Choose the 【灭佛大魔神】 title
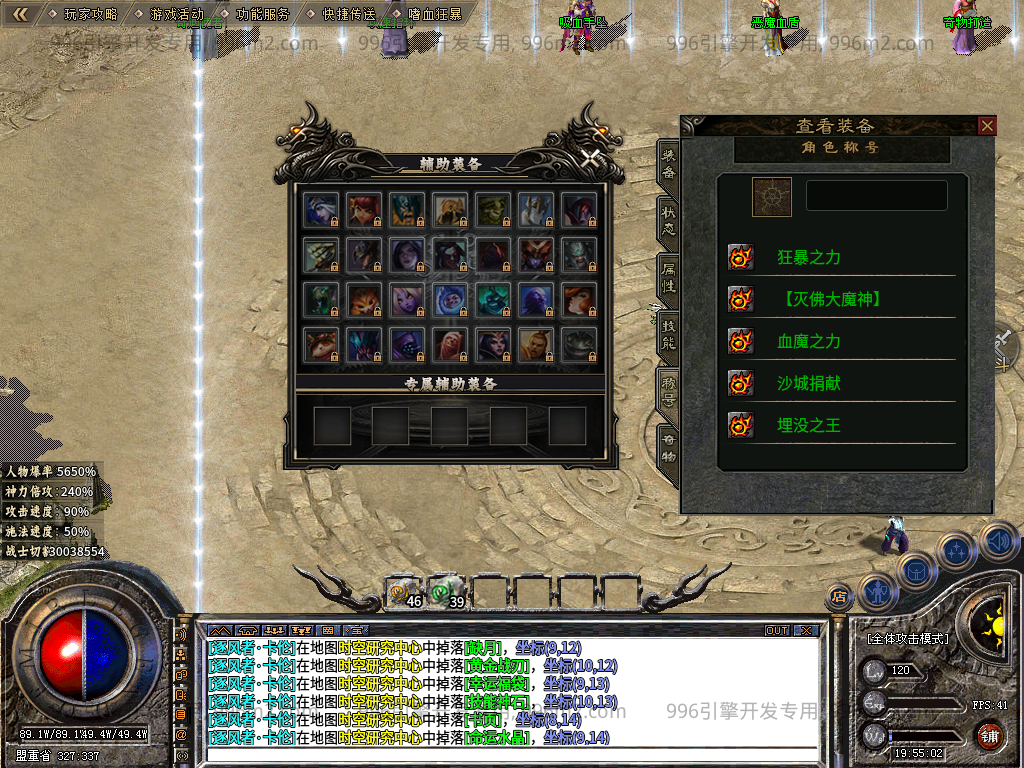 point(833,299)
